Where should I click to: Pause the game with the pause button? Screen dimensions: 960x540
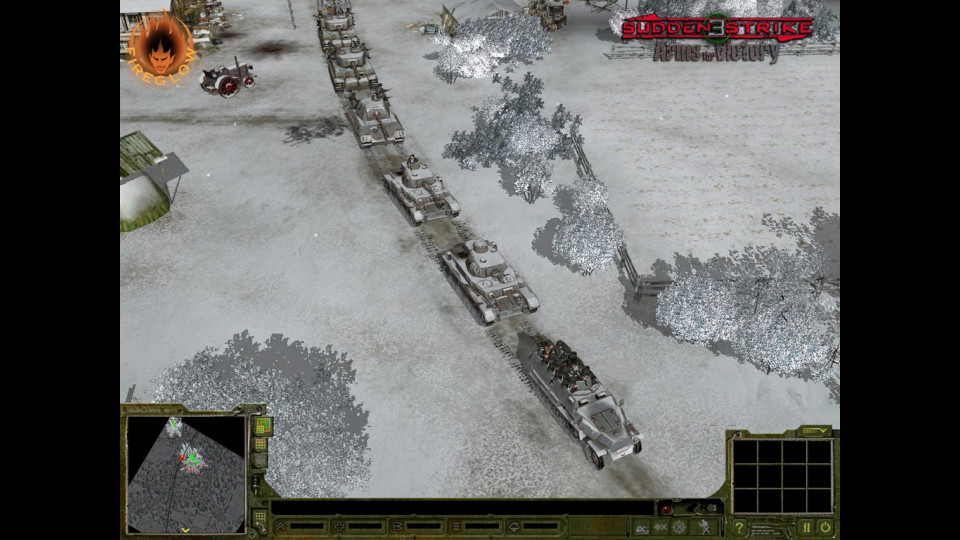tap(807, 527)
